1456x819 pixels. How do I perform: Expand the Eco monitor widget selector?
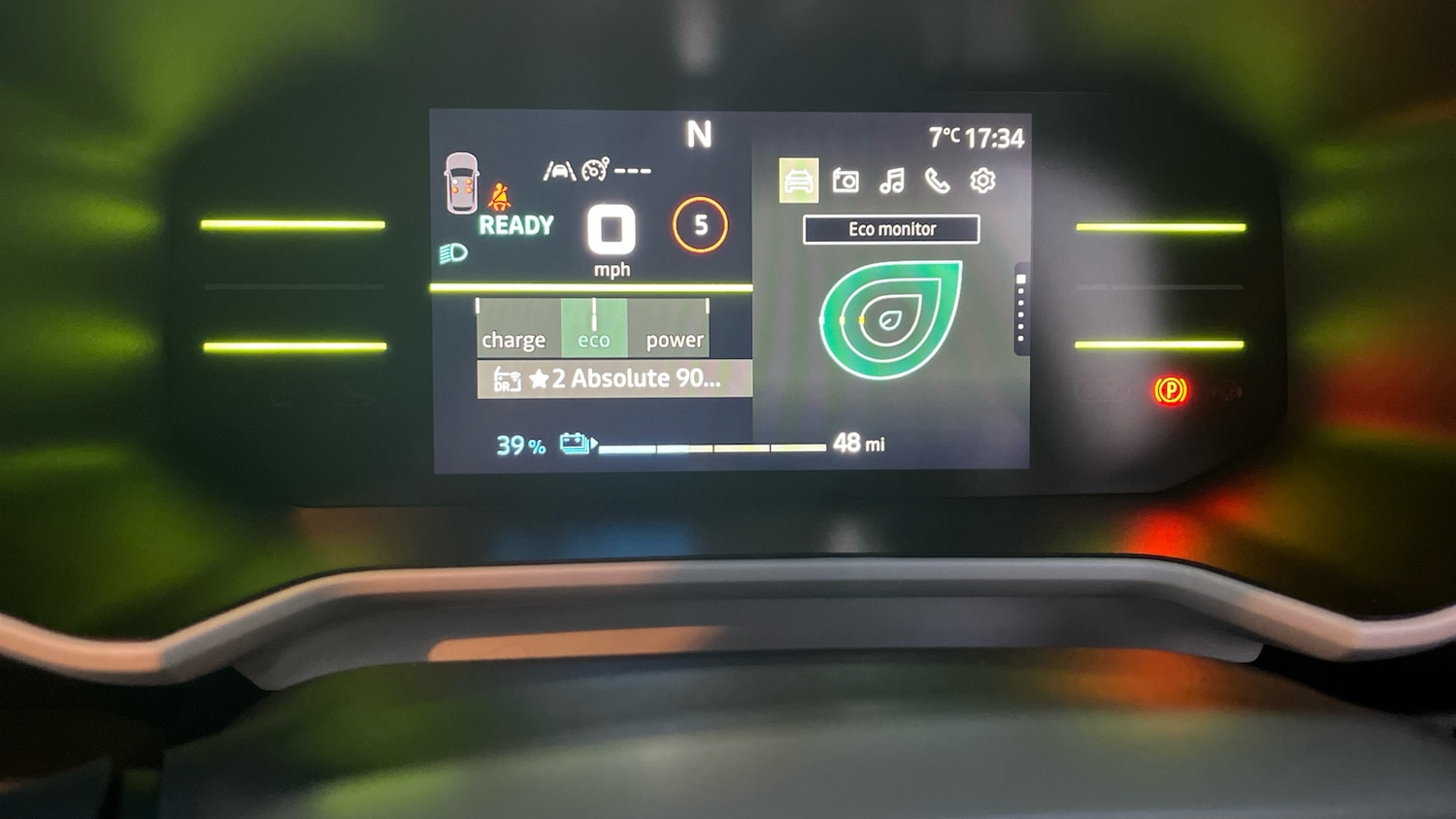[891, 229]
